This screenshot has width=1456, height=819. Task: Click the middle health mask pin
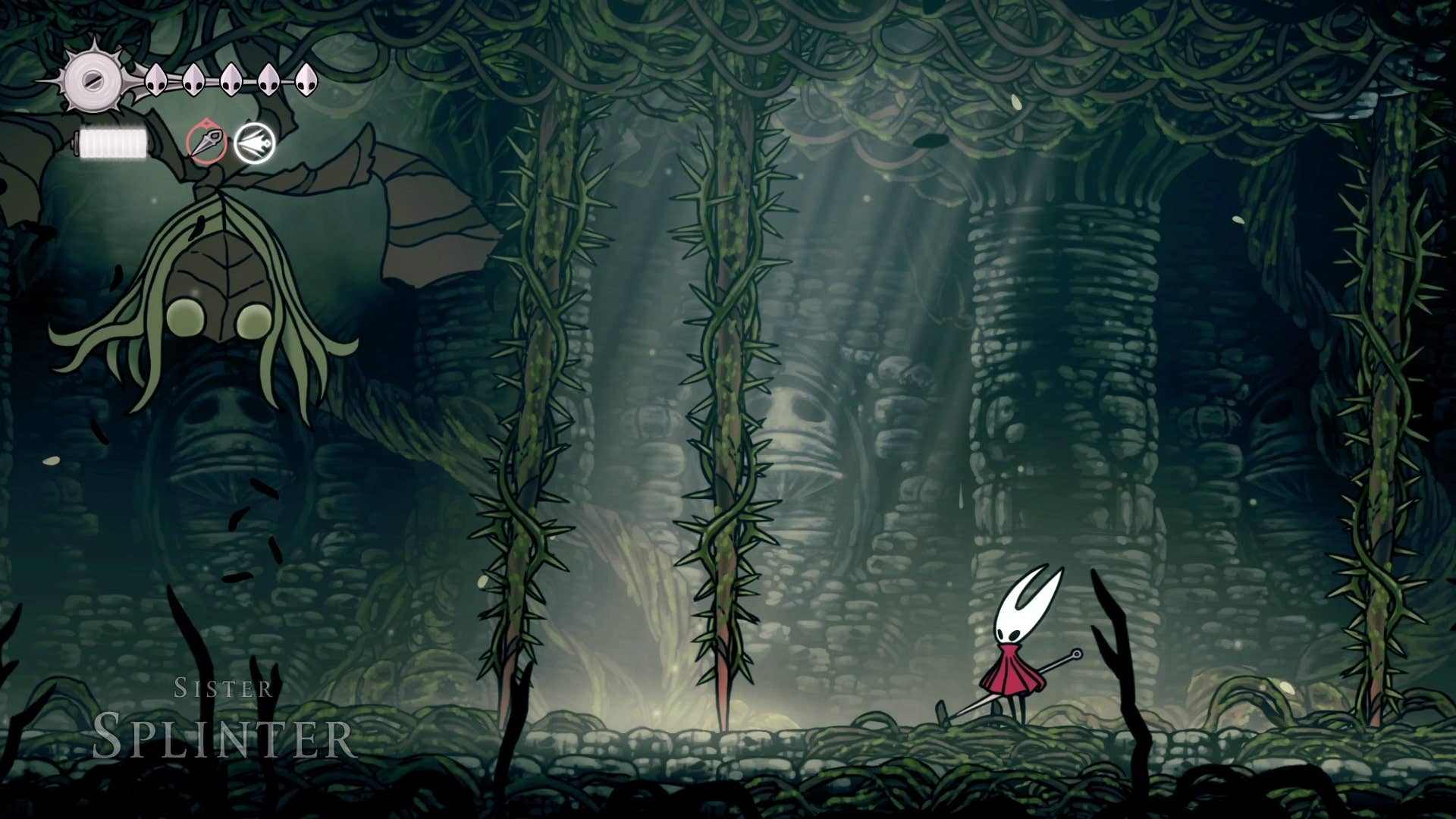231,80
